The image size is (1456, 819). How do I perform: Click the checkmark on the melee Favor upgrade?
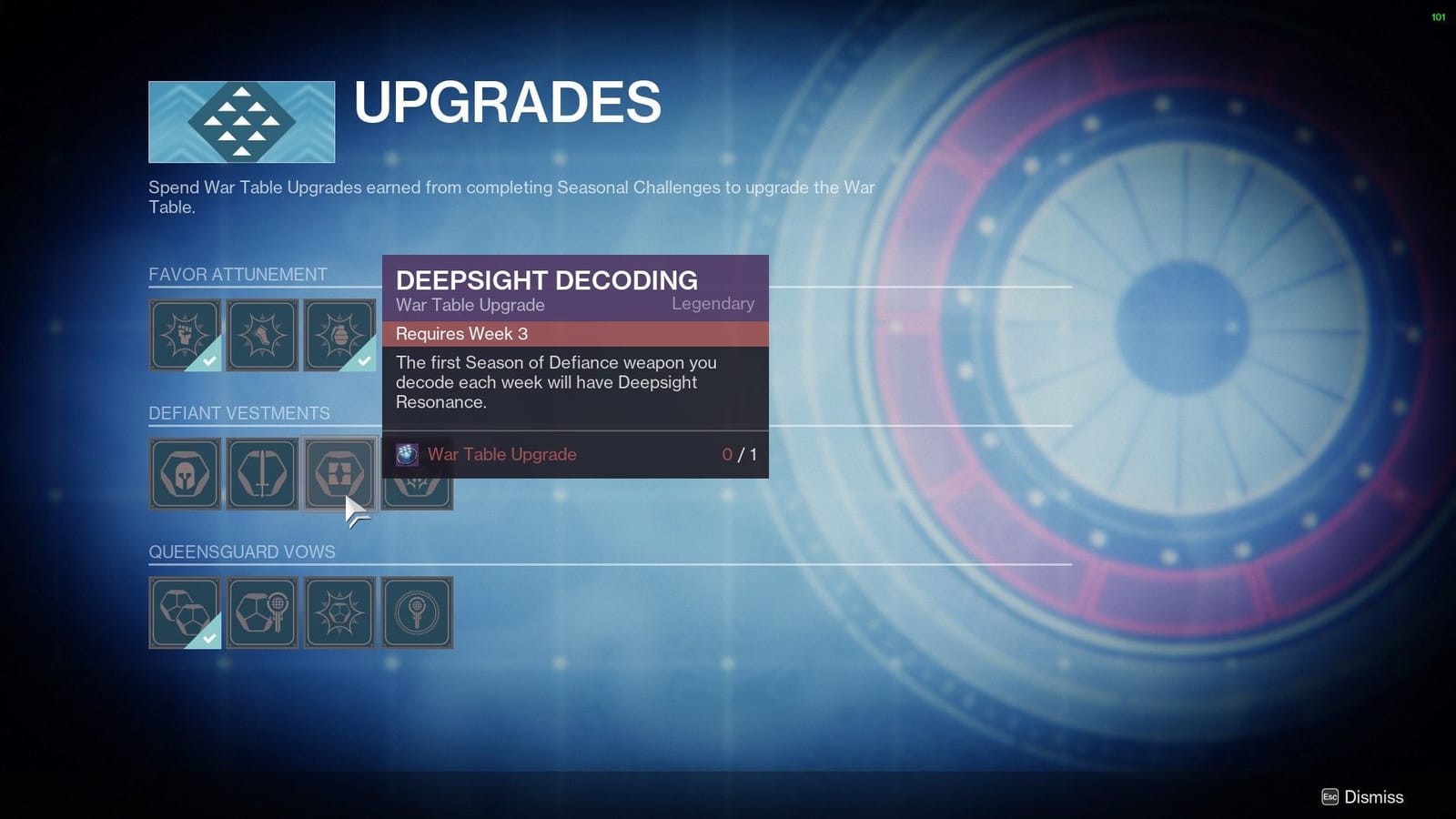click(x=207, y=360)
